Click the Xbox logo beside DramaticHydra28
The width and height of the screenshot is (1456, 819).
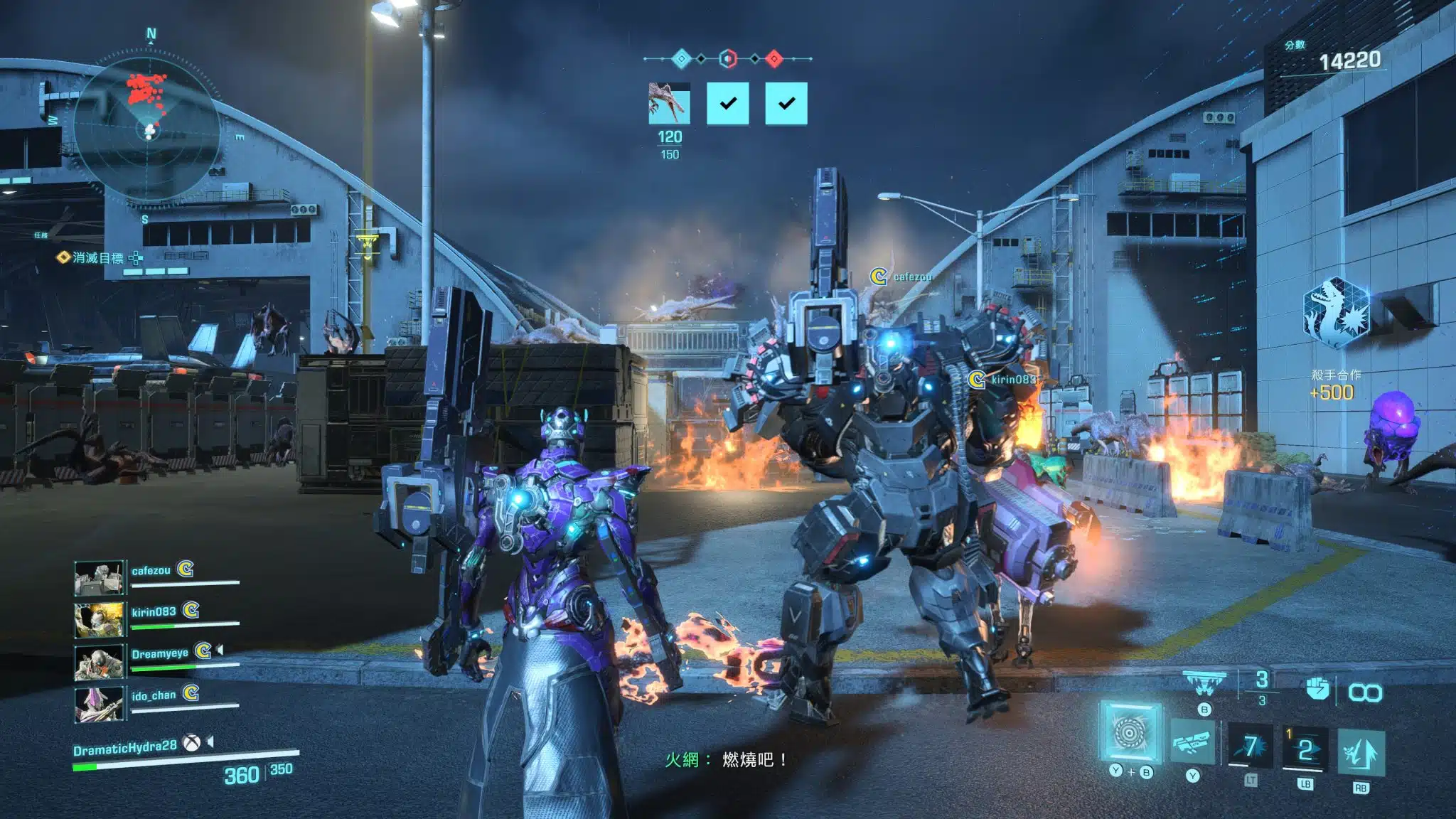191,744
